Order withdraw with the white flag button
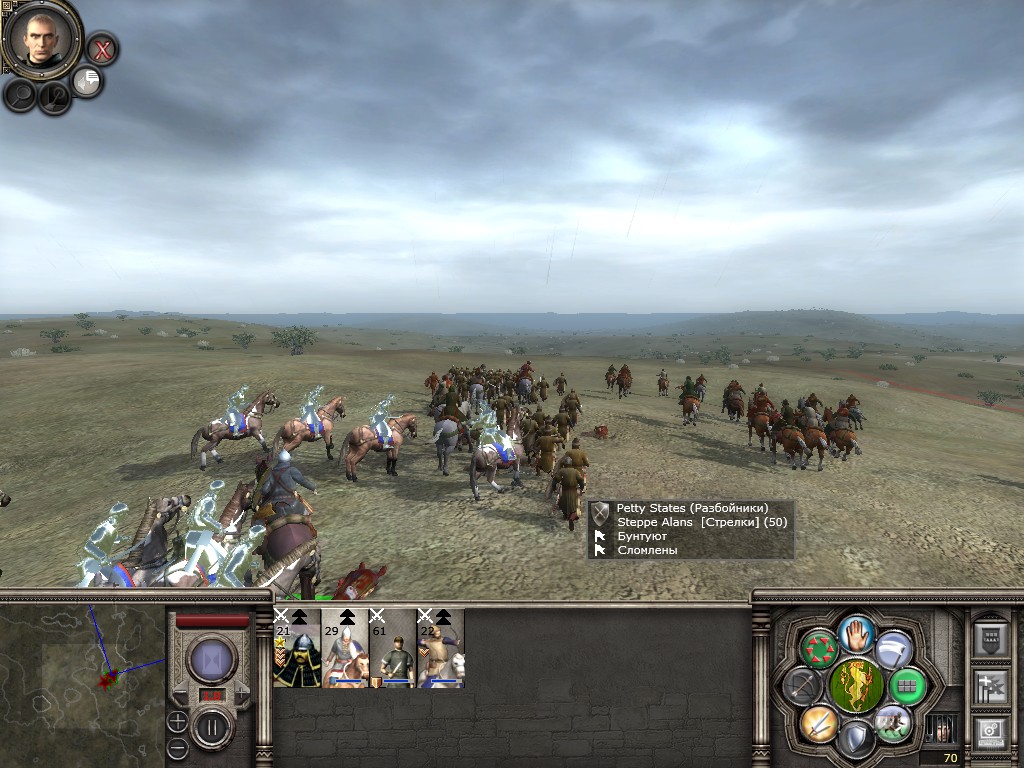The width and height of the screenshot is (1024, 768). pos(894,648)
